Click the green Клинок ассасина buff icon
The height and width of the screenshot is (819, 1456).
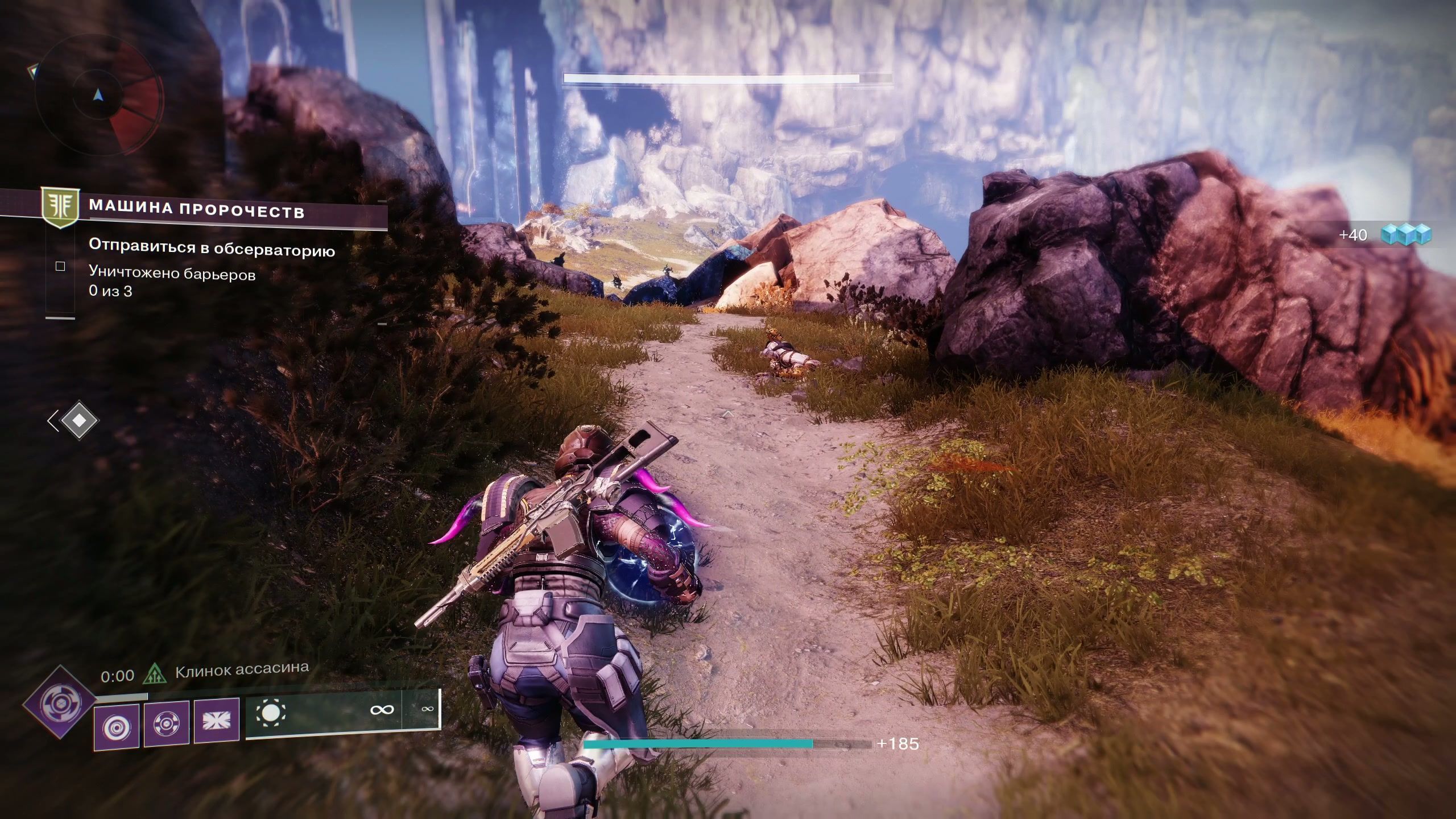point(155,674)
